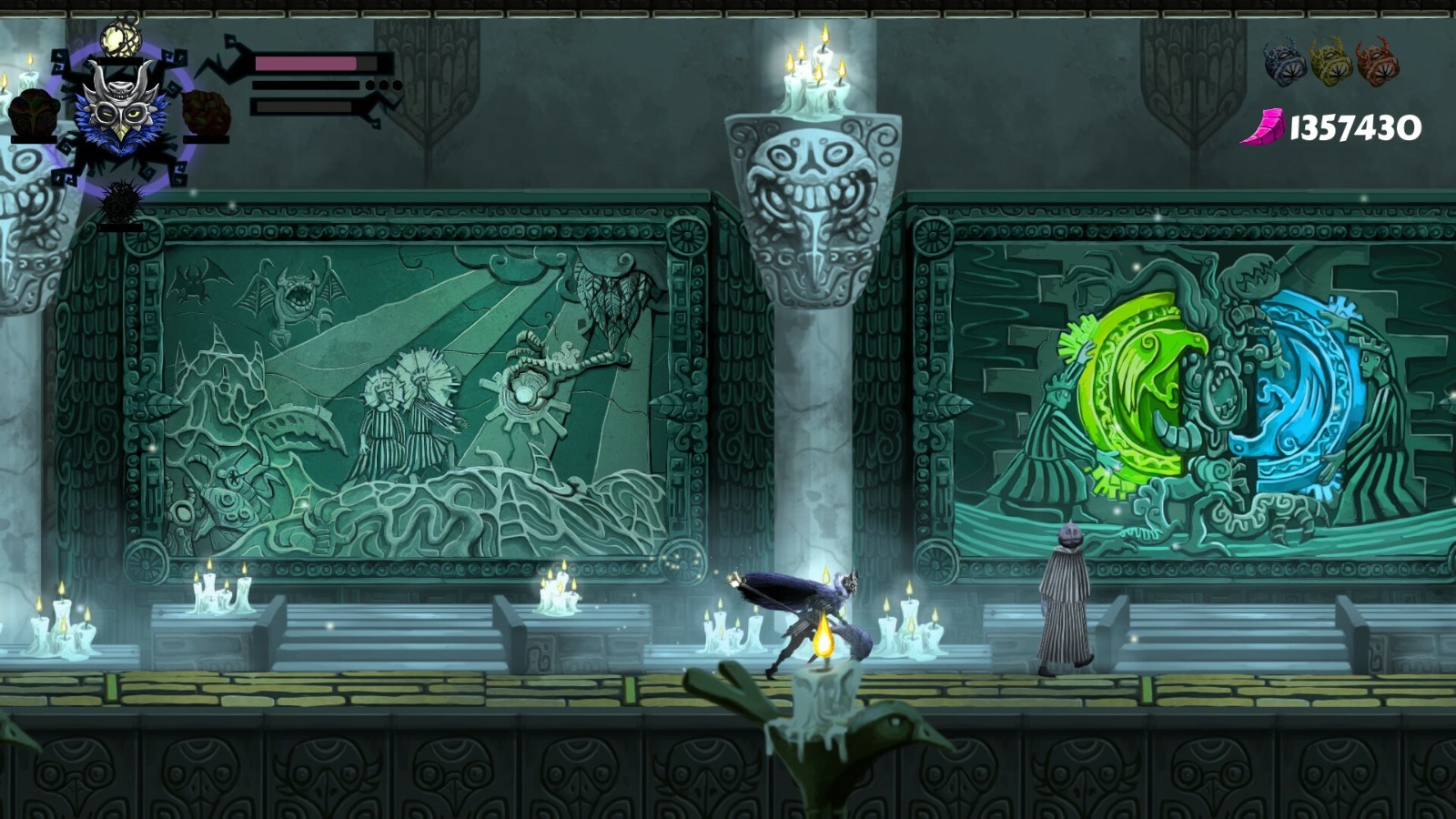
Task: Click the blue horned mask icon
Action: [x=1284, y=62]
